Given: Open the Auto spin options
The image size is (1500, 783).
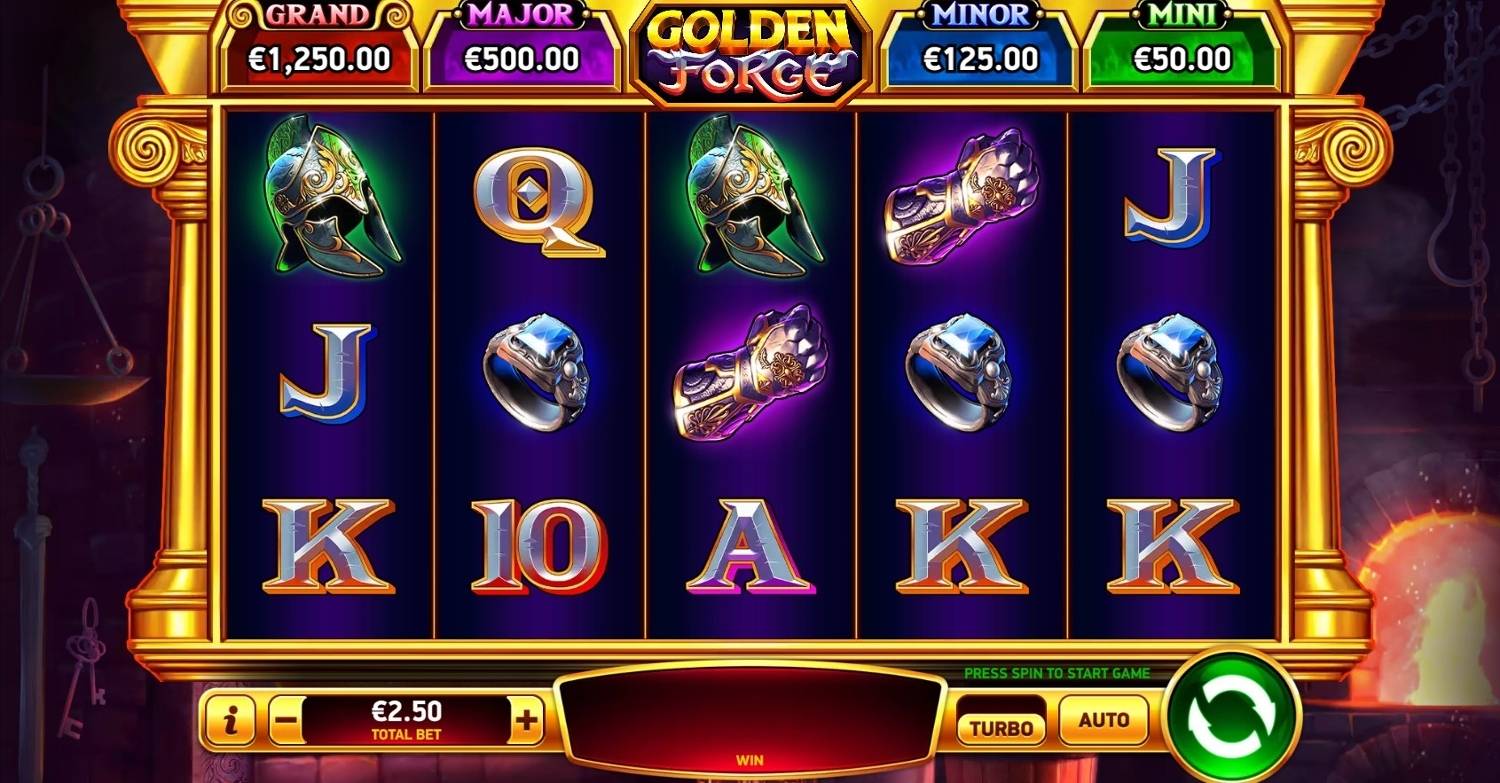Looking at the screenshot, I should (1104, 720).
